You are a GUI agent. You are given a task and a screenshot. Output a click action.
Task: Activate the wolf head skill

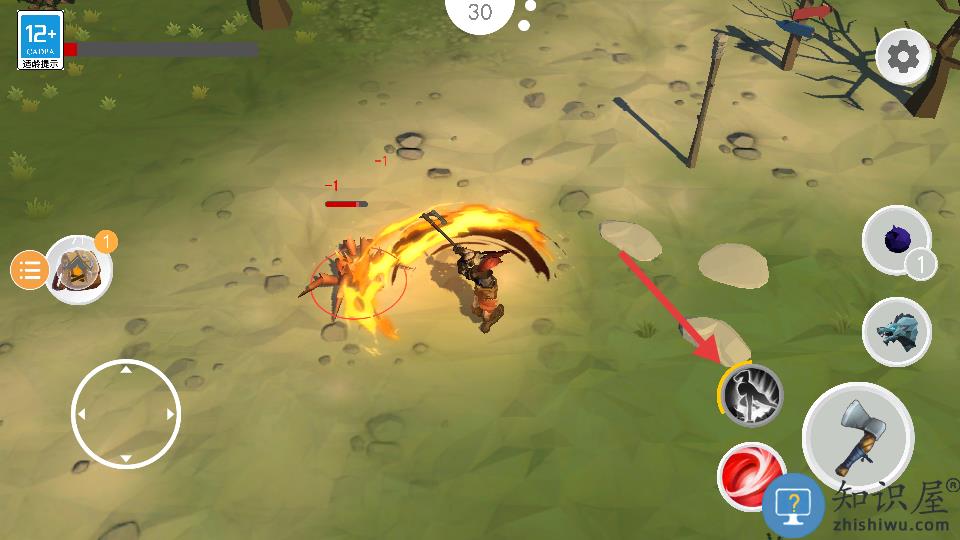pos(896,332)
